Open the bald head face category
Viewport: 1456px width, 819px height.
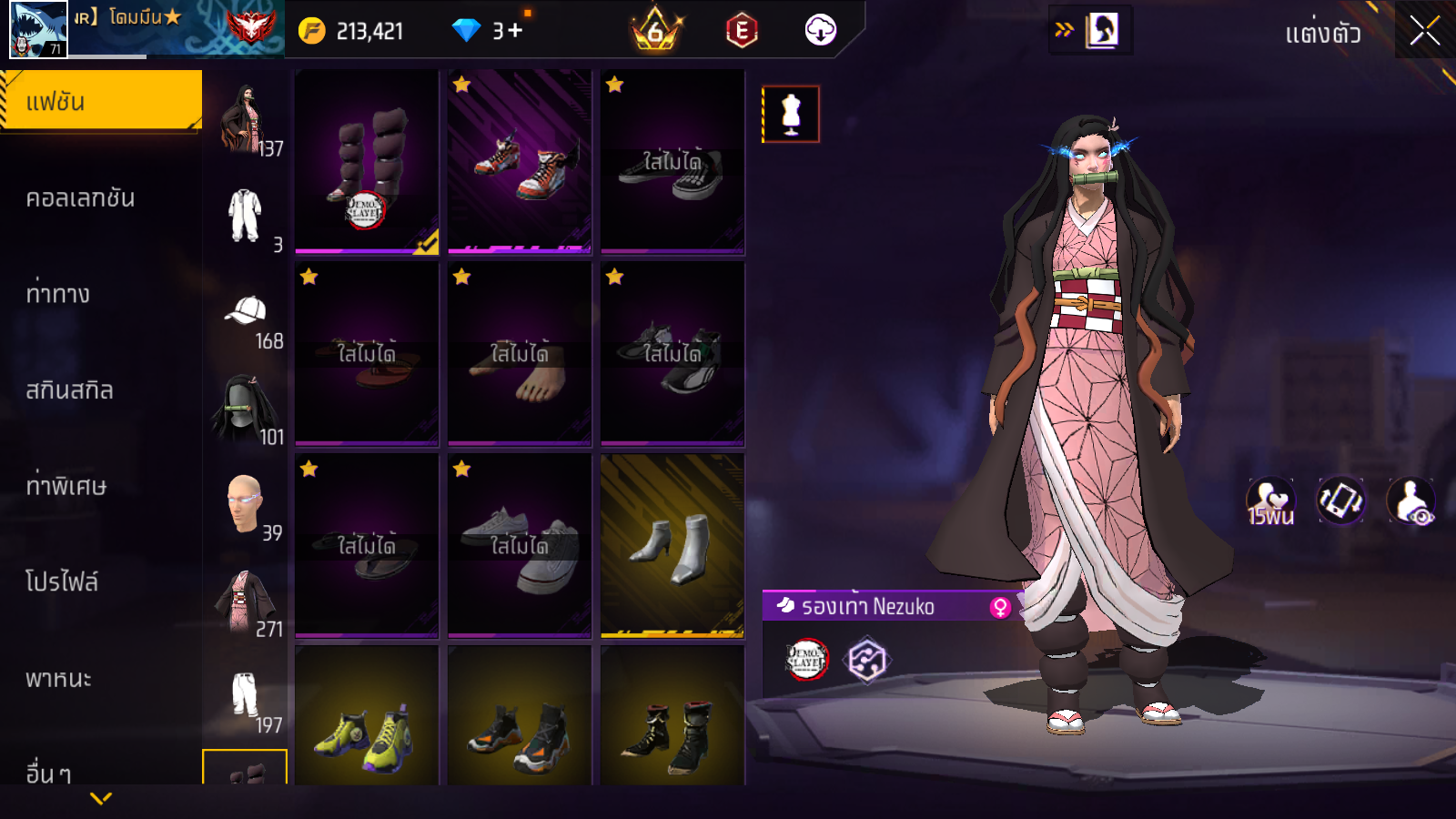click(x=245, y=503)
